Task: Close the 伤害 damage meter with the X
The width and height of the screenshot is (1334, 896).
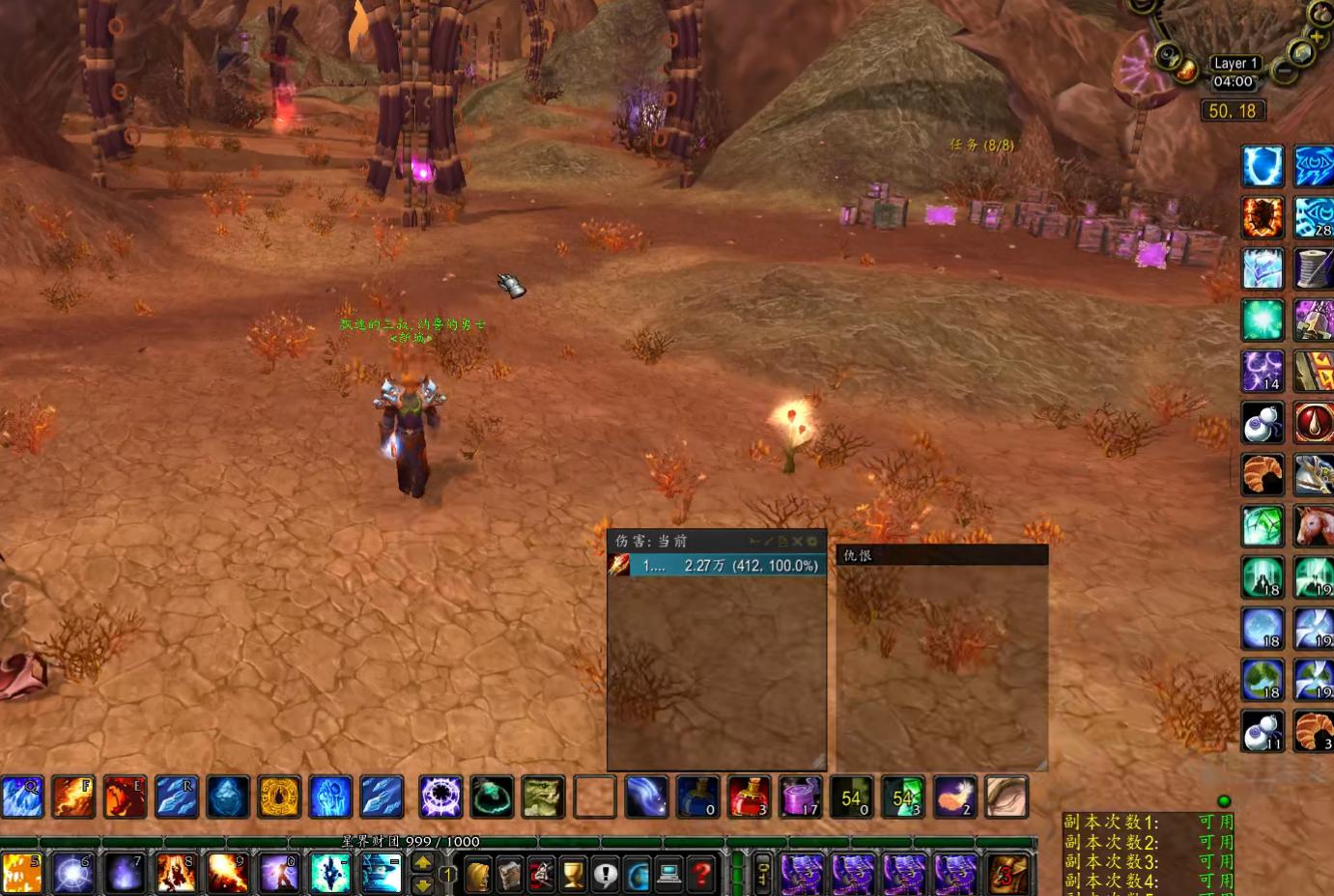Action: click(x=798, y=542)
